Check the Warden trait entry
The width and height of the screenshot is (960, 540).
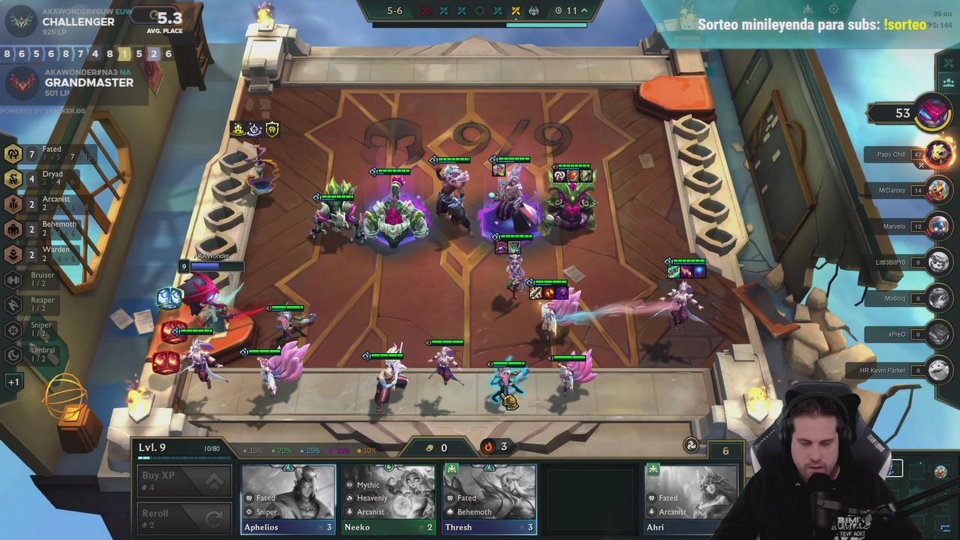pyautogui.click(x=40, y=254)
